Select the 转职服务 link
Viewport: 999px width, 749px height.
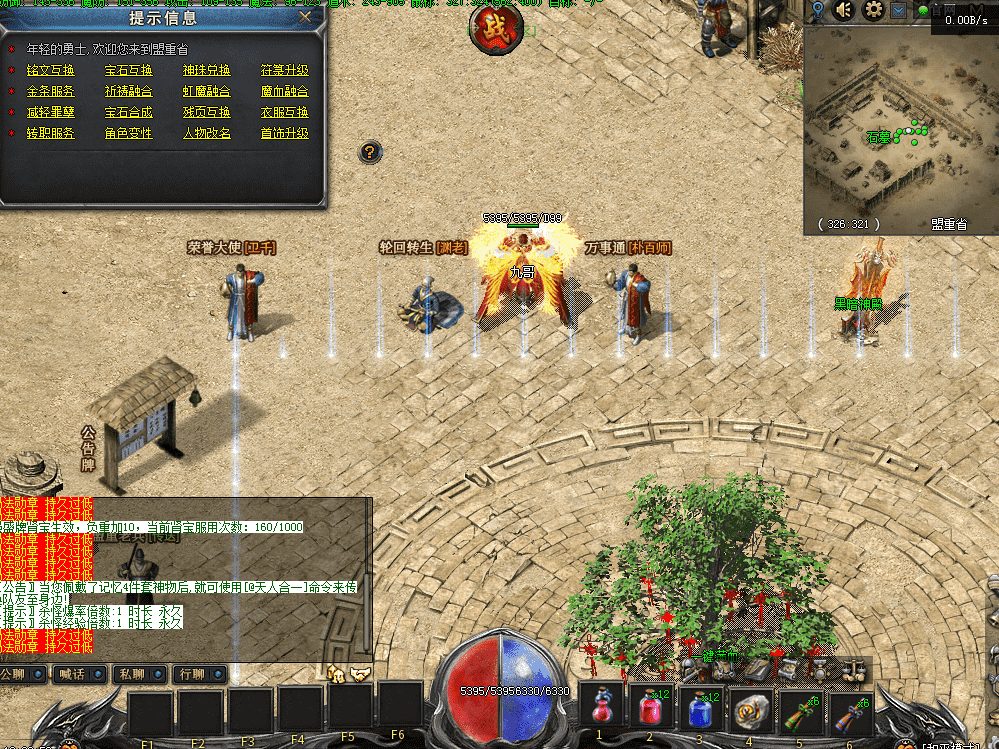[x=51, y=134]
